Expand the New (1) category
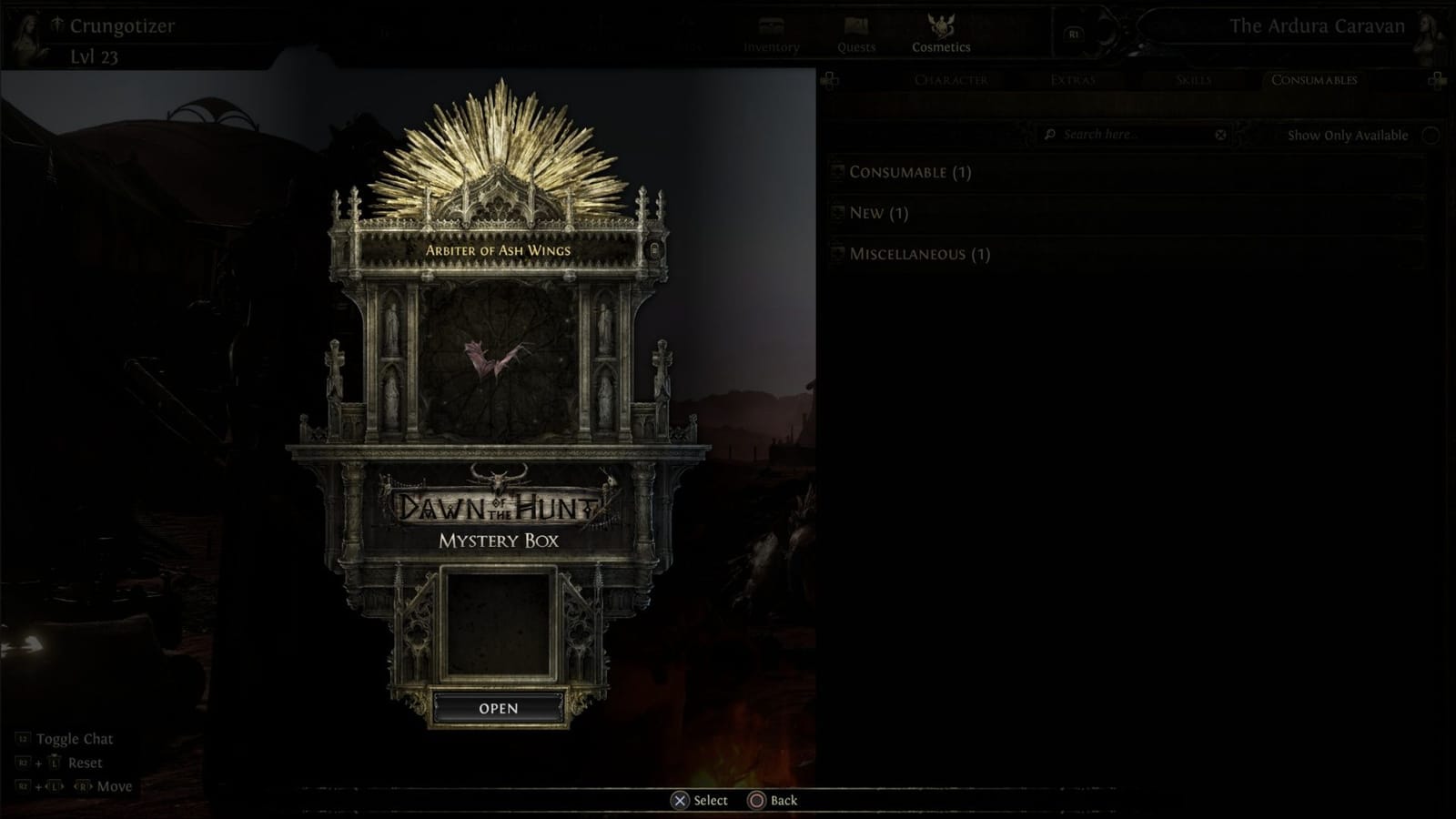The image size is (1456, 819). pyautogui.click(x=878, y=213)
